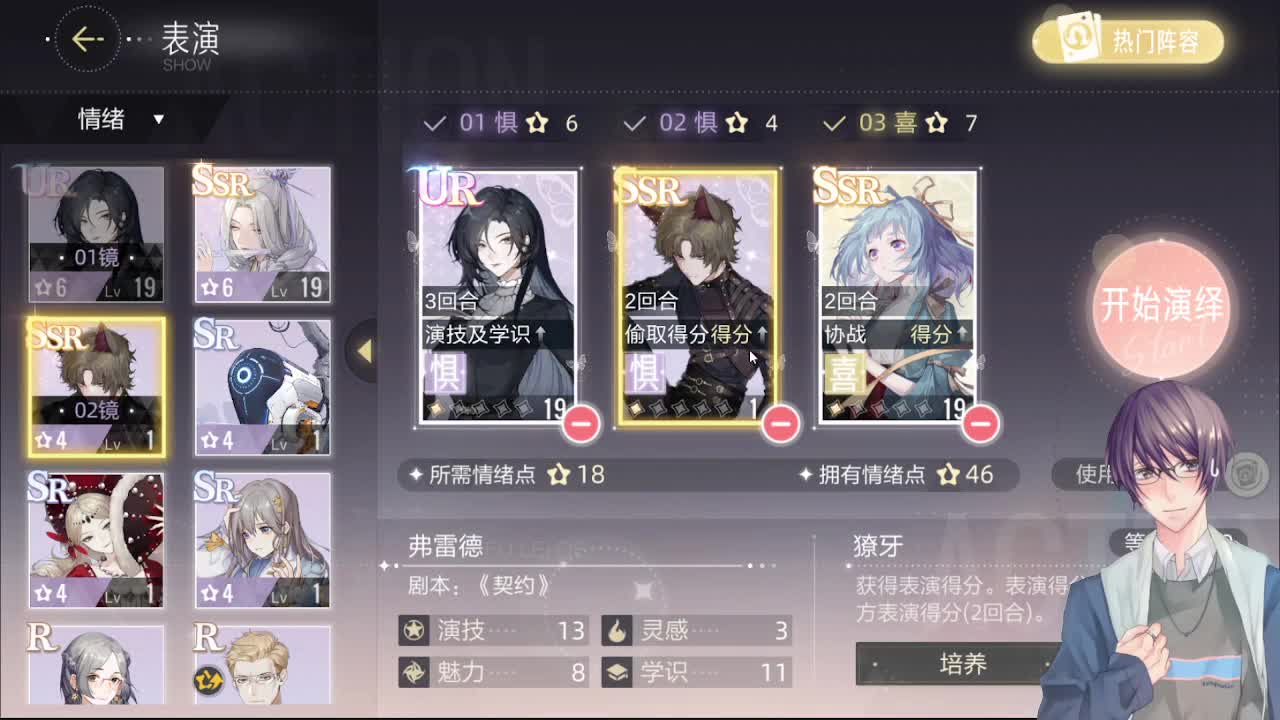Toggle the checkmark on slot 02惧
Screen dimensions: 1280x720
point(634,123)
